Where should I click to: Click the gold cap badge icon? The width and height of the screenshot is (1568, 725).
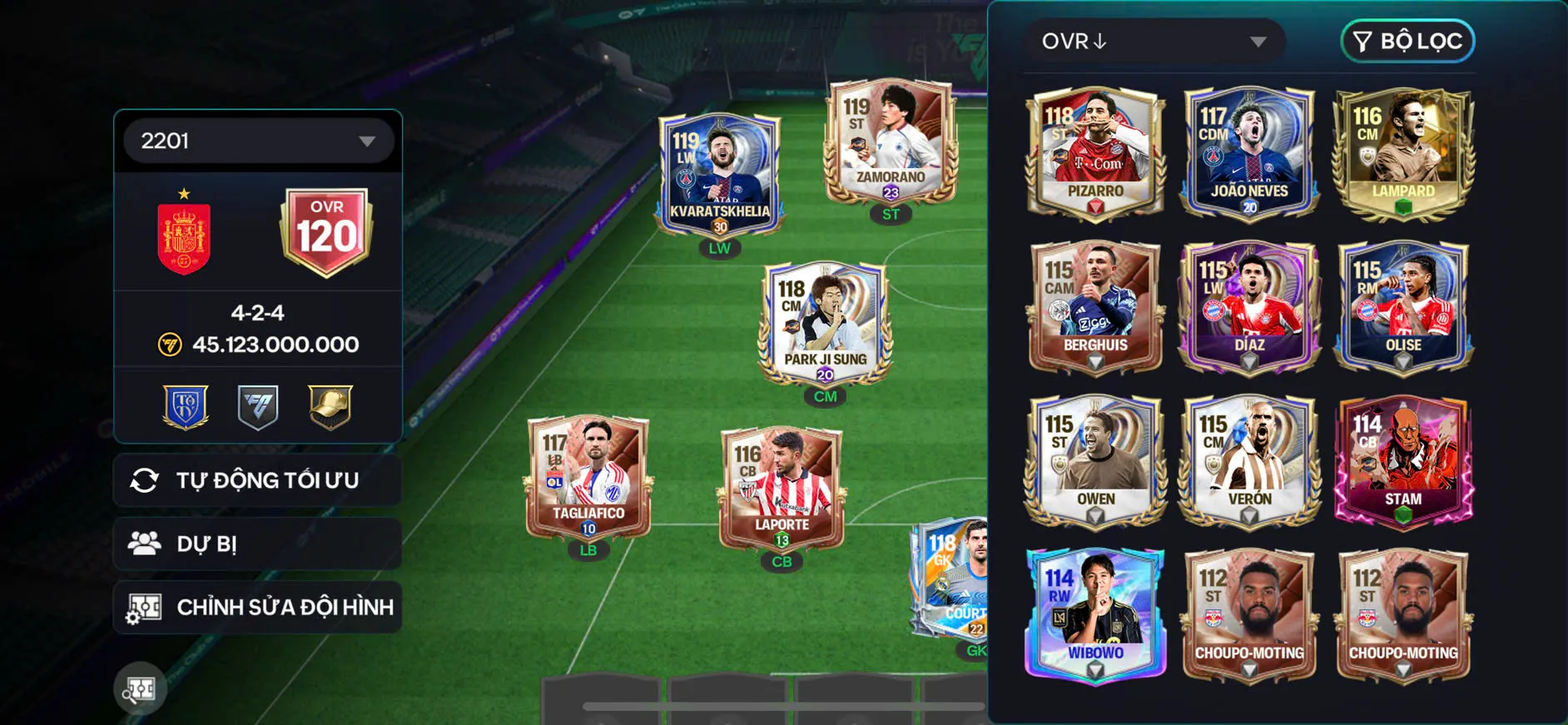pyautogui.click(x=330, y=407)
